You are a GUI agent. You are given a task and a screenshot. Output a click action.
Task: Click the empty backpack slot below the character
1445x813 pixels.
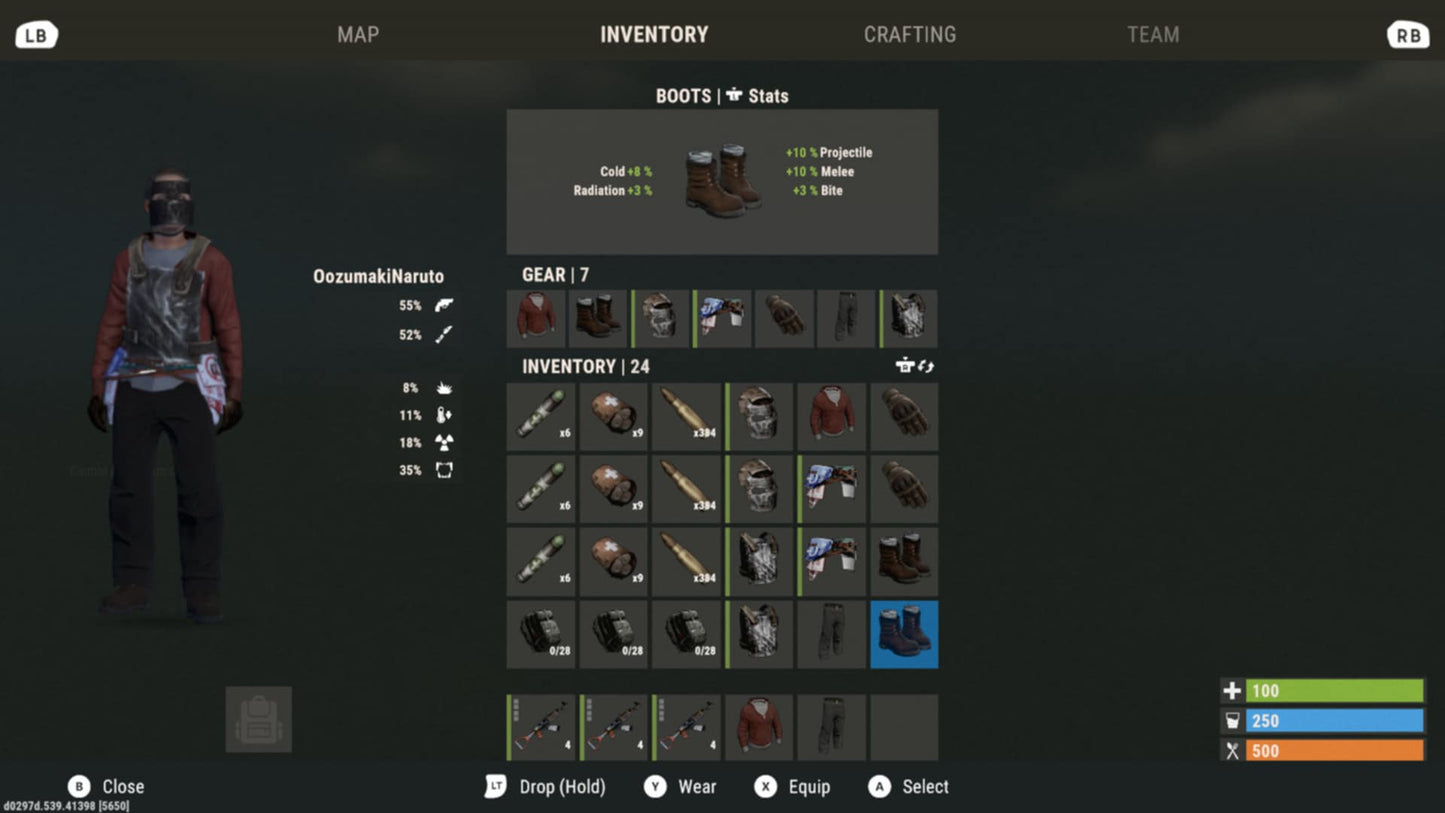pyautogui.click(x=259, y=719)
